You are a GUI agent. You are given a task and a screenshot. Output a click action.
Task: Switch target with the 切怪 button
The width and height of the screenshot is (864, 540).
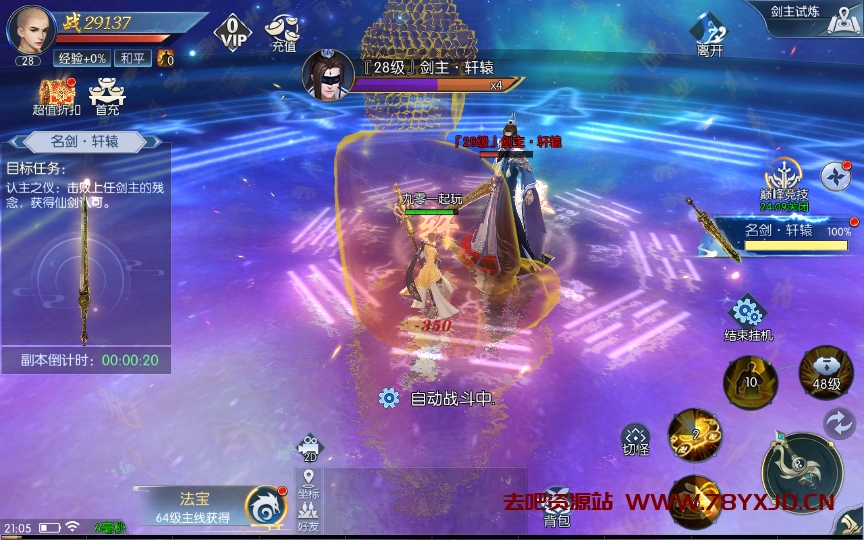(636, 440)
